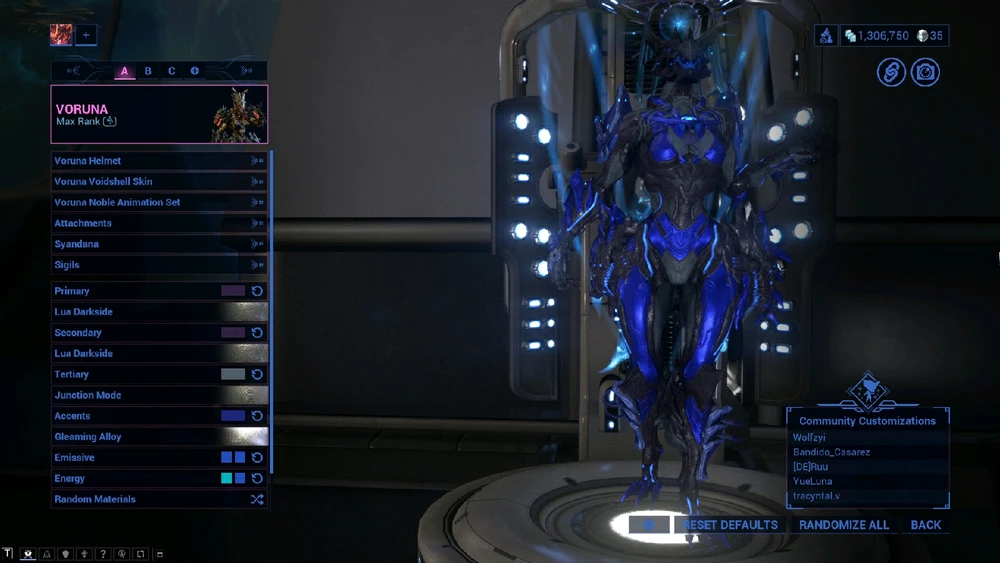Reset the Secondary color to default
This screenshot has width=1000, height=563.
tap(257, 333)
